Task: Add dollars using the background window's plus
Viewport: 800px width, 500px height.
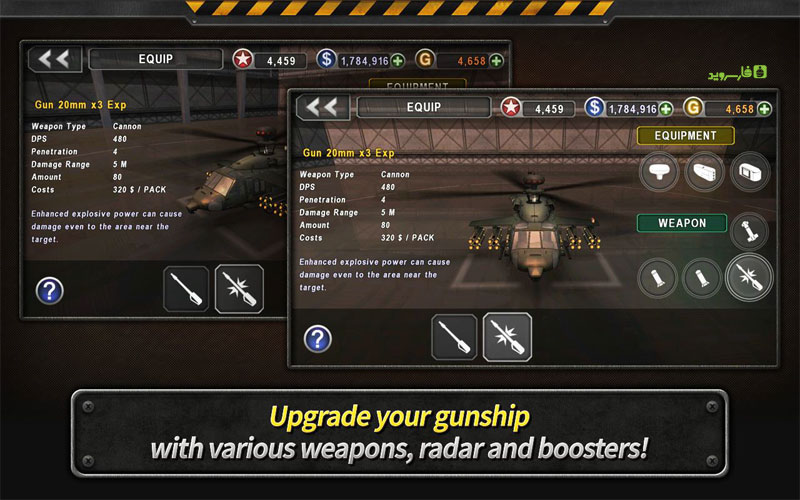Action: [x=398, y=61]
